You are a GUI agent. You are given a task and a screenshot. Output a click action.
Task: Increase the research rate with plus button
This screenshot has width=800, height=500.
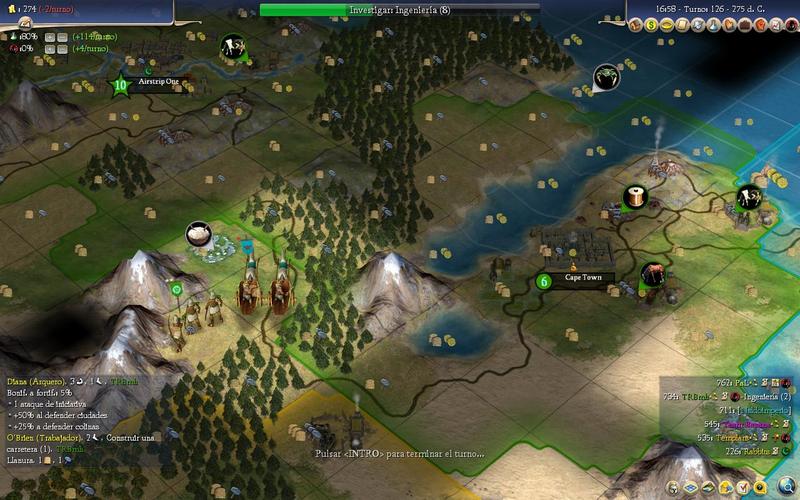tap(48, 36)
